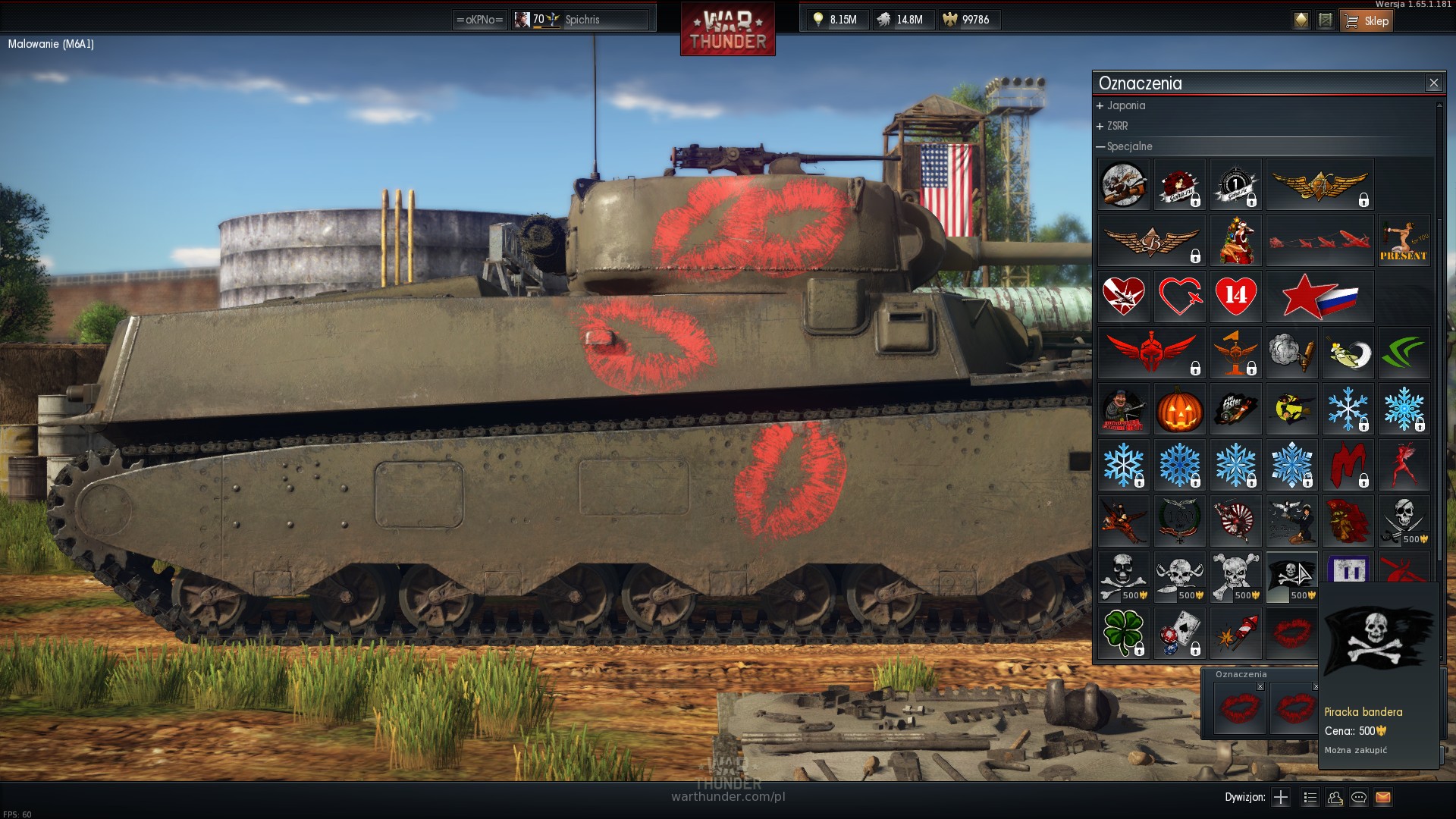This screenshot has height=819, width=1456.
Task: Choose the red heart 14 decal
Action: tap(1235, 297)
